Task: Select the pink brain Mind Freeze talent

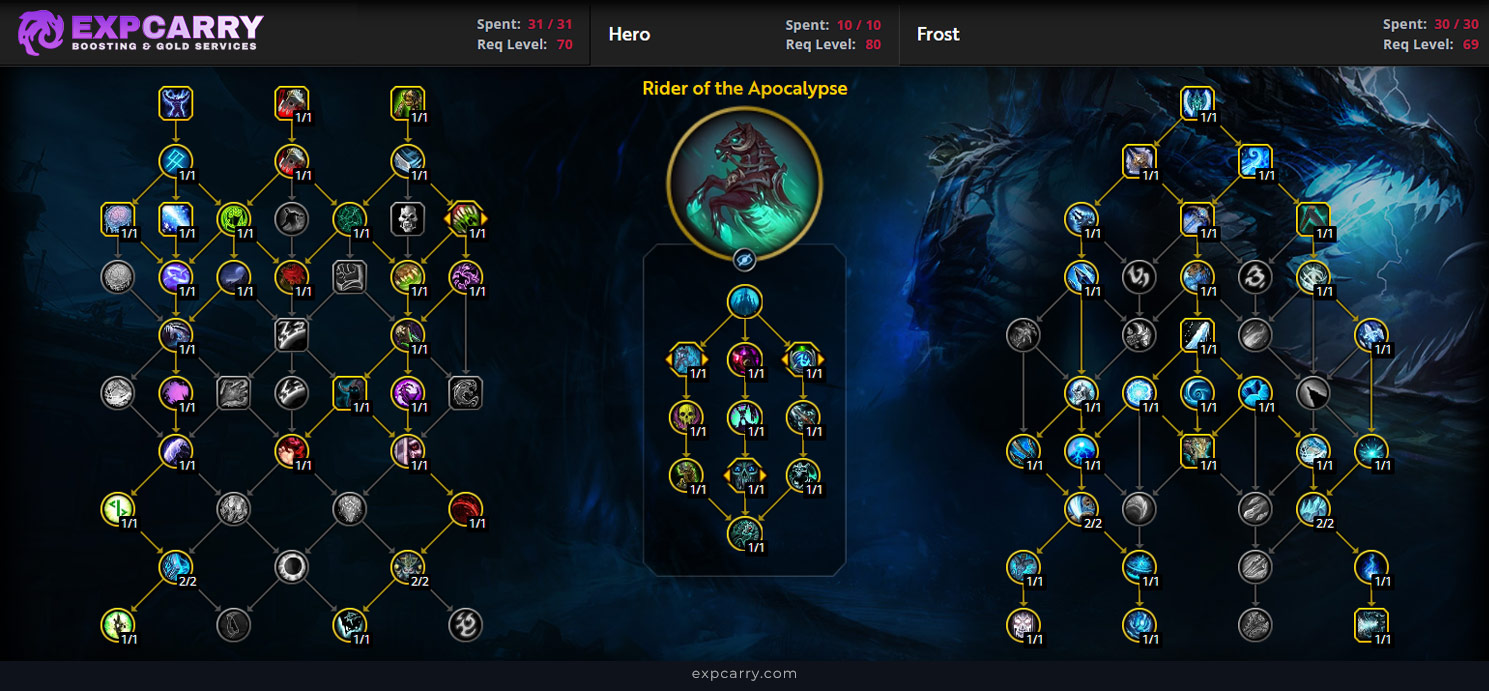Action: (118, 219)
